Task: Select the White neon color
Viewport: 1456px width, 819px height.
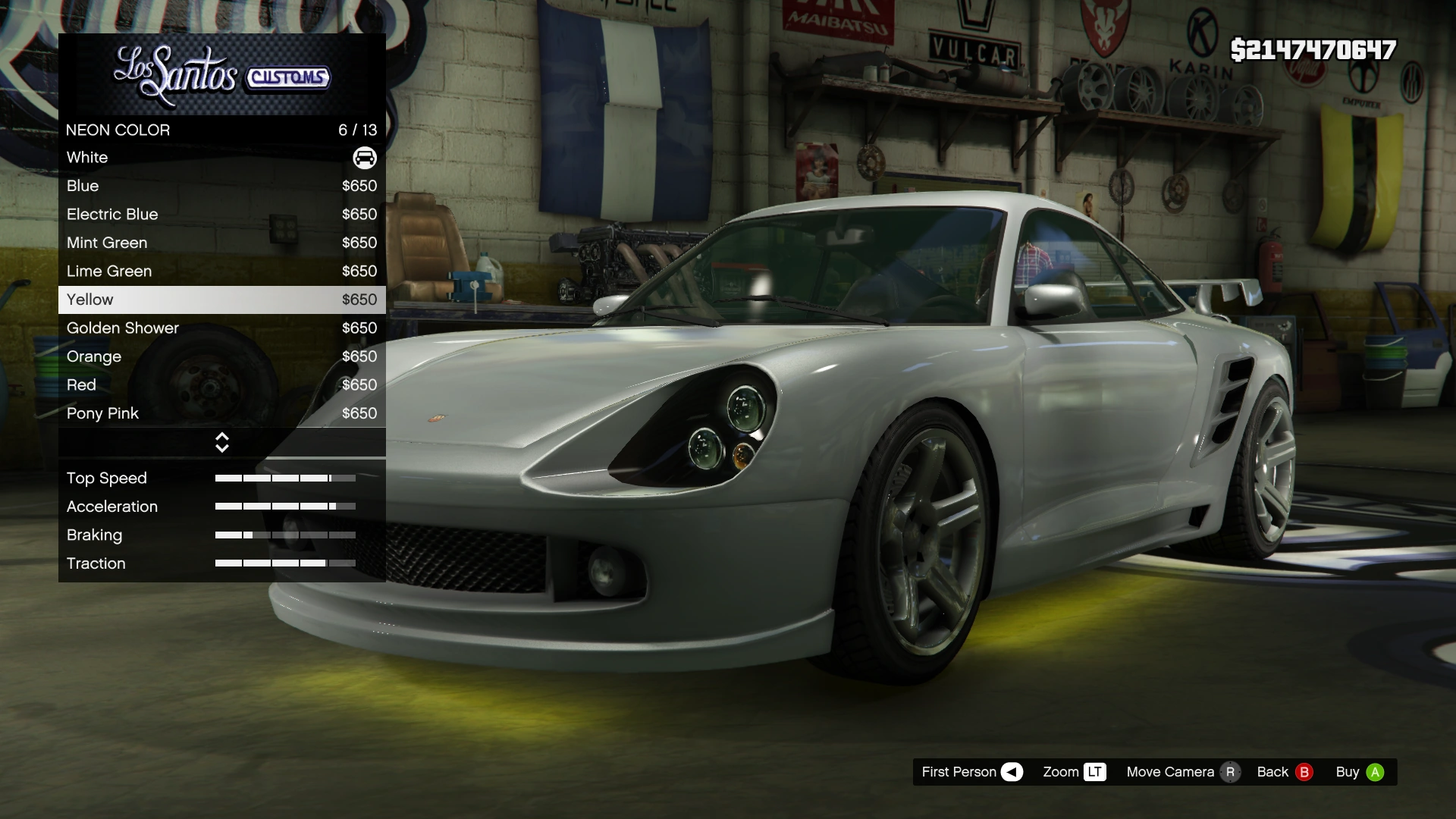Action: (221, 158)
